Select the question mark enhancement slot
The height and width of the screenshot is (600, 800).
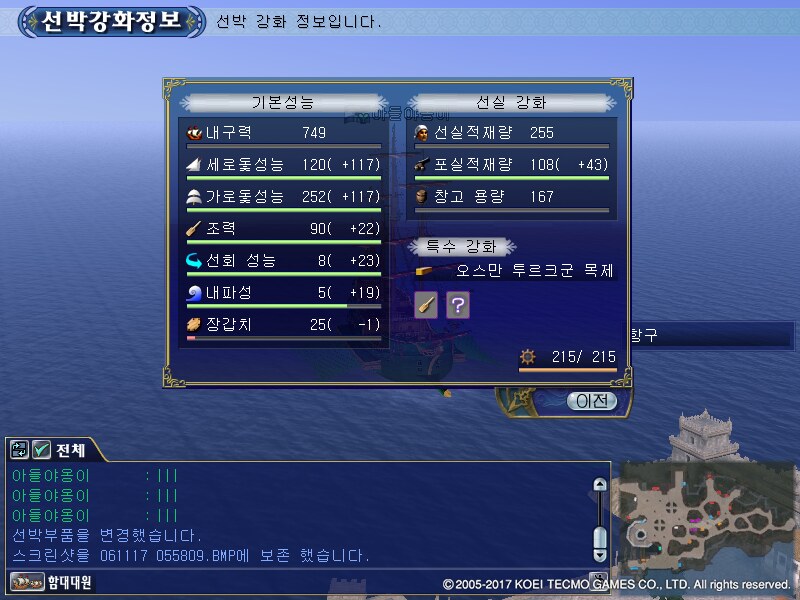457,305
